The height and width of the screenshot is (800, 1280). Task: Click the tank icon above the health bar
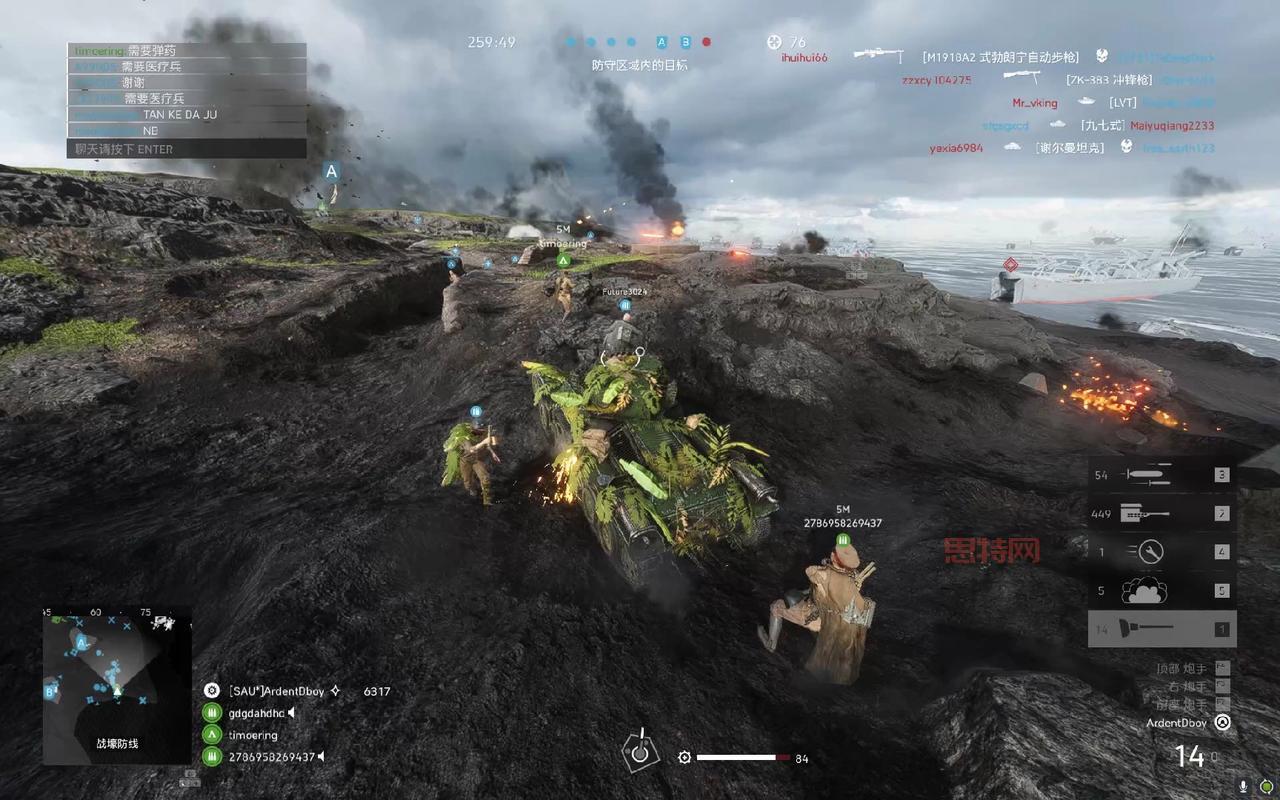(640, 748)
